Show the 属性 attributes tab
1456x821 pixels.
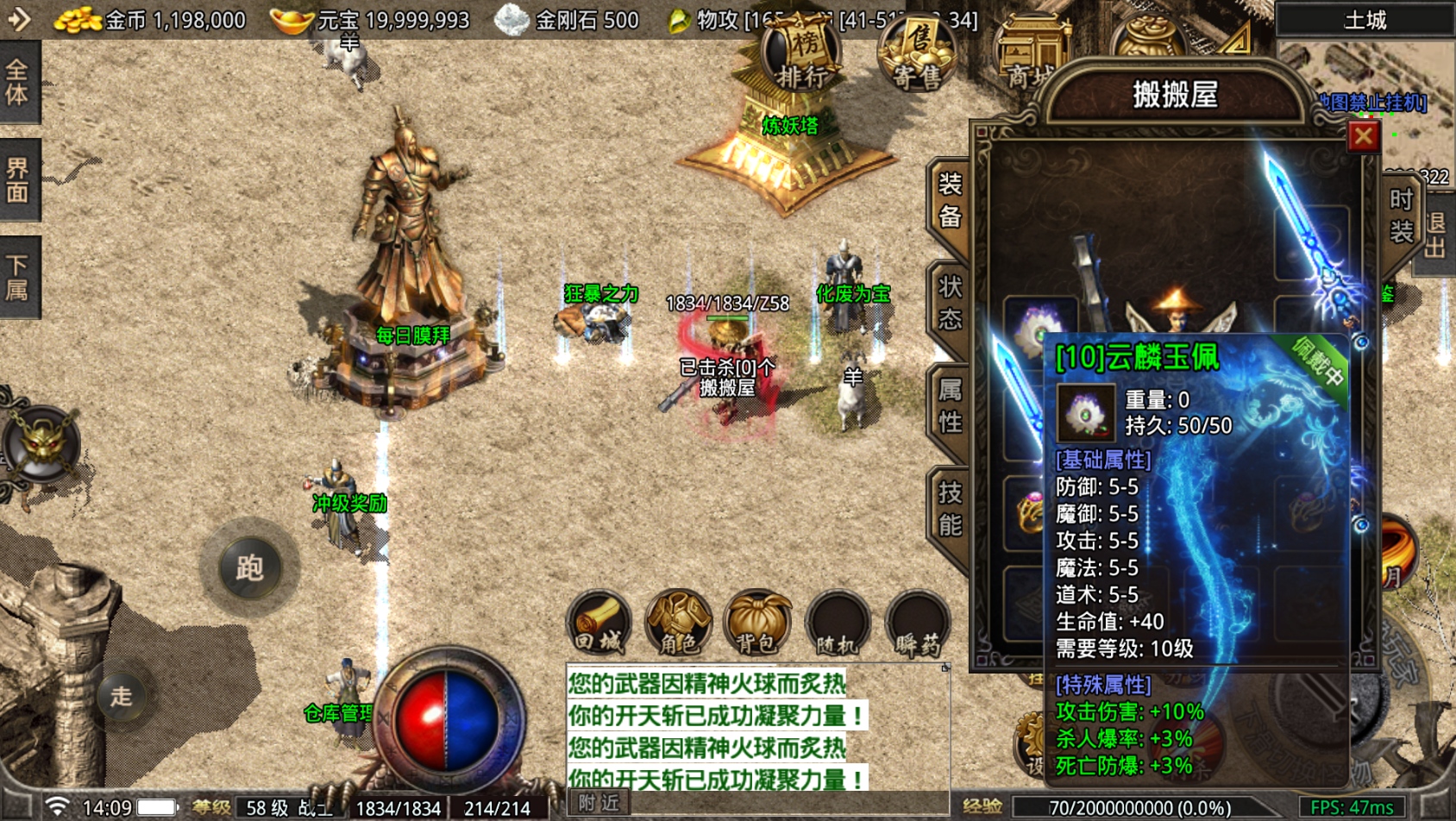pos(950,406)
